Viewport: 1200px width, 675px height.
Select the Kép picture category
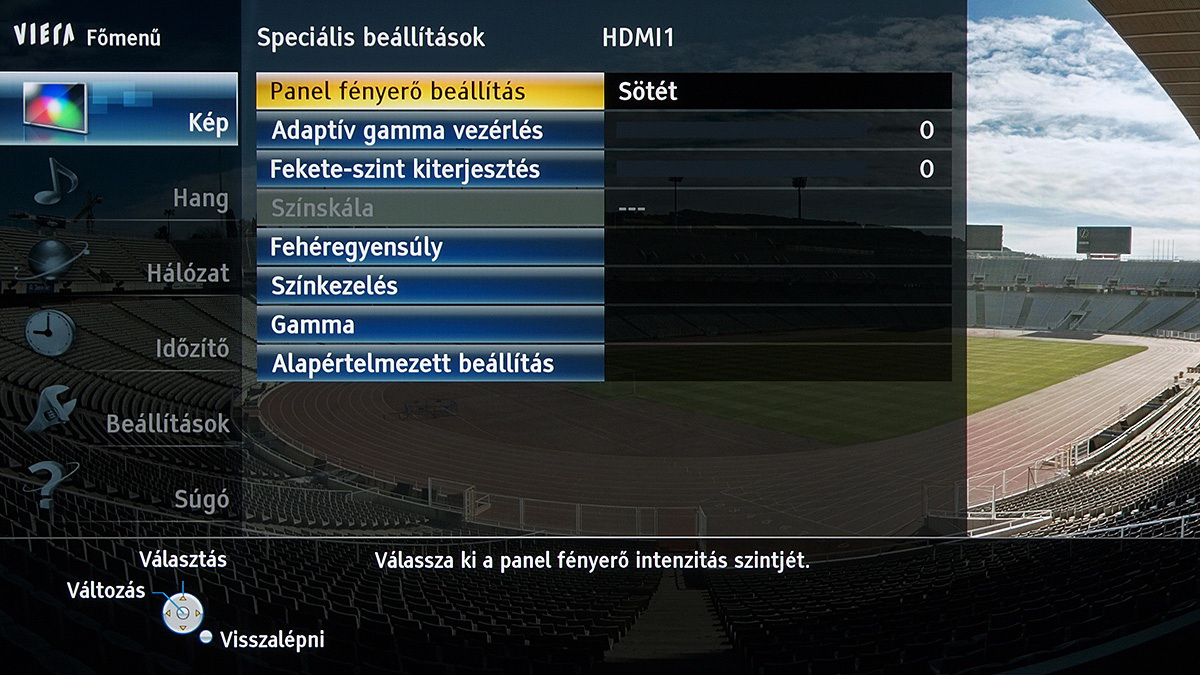[x=119, y=110]
